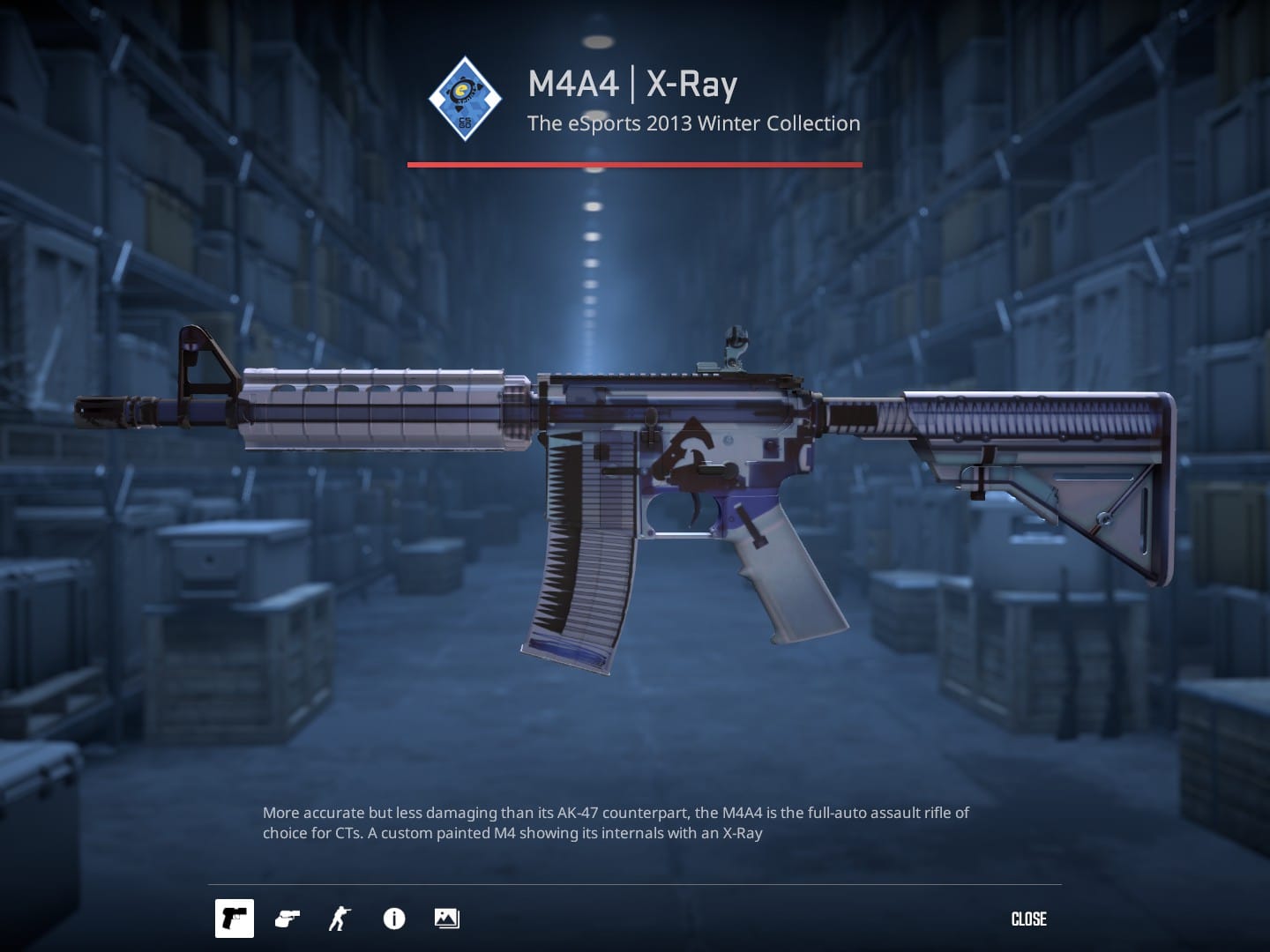Open the image gallery icon
1270x952 pixels.
[x=446, y=919]
